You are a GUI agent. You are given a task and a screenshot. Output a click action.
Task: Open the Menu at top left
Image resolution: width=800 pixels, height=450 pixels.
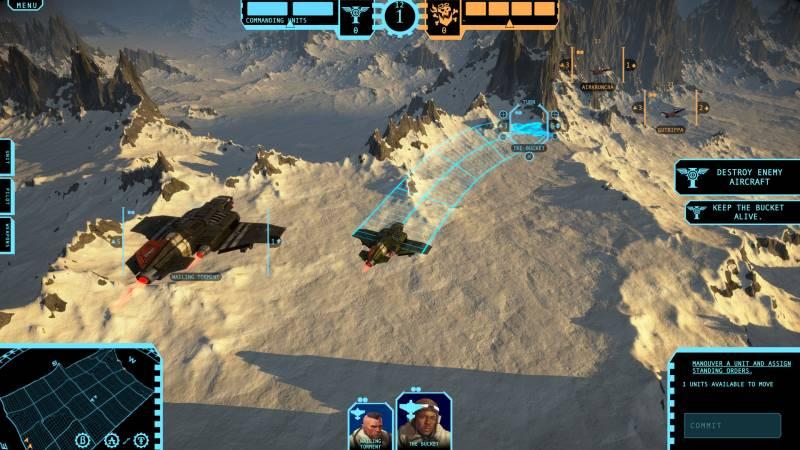pos(27,5)
